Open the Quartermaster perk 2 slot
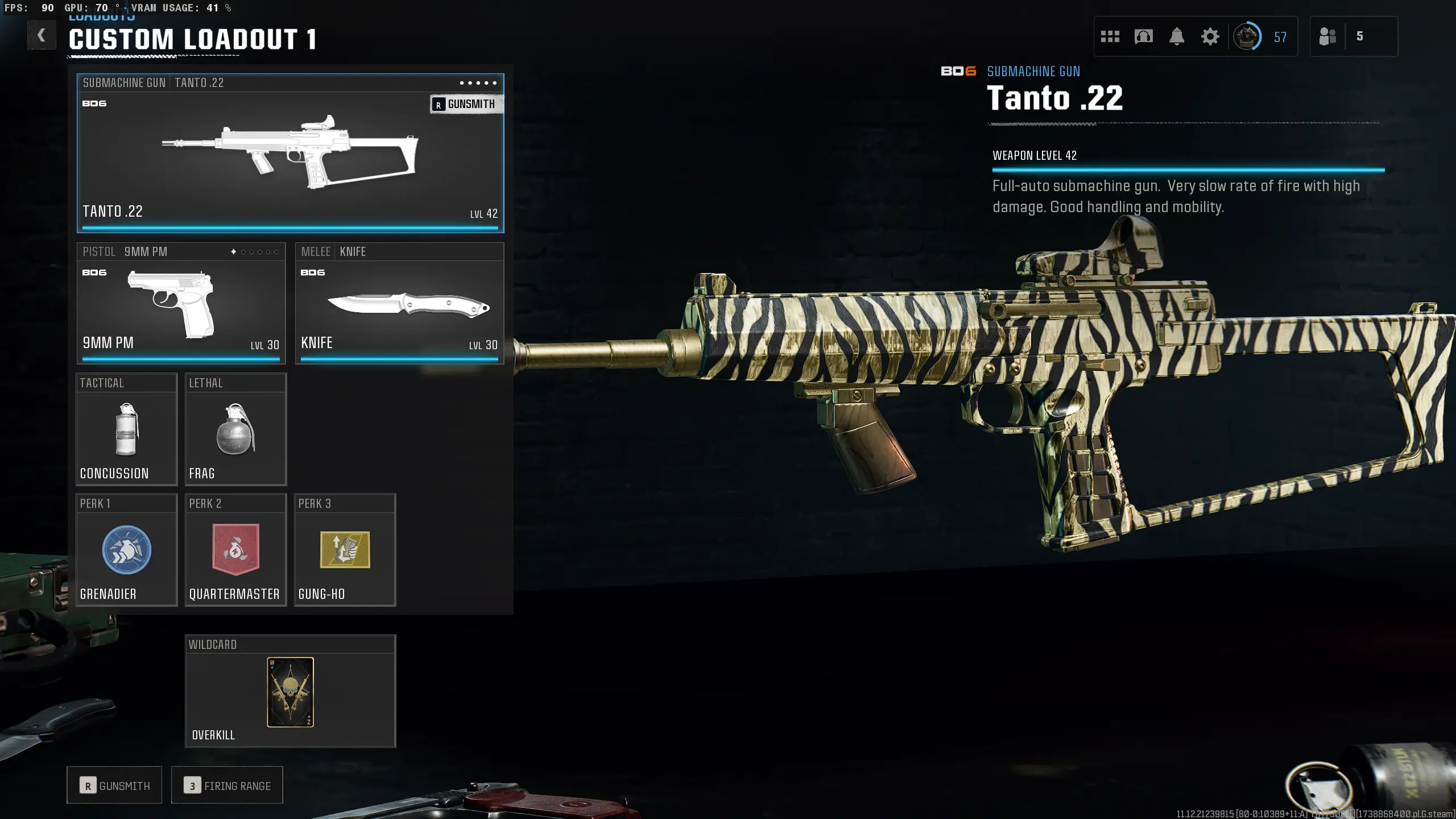This screenshot has height=819, width=1456. [x=235, y=550]
